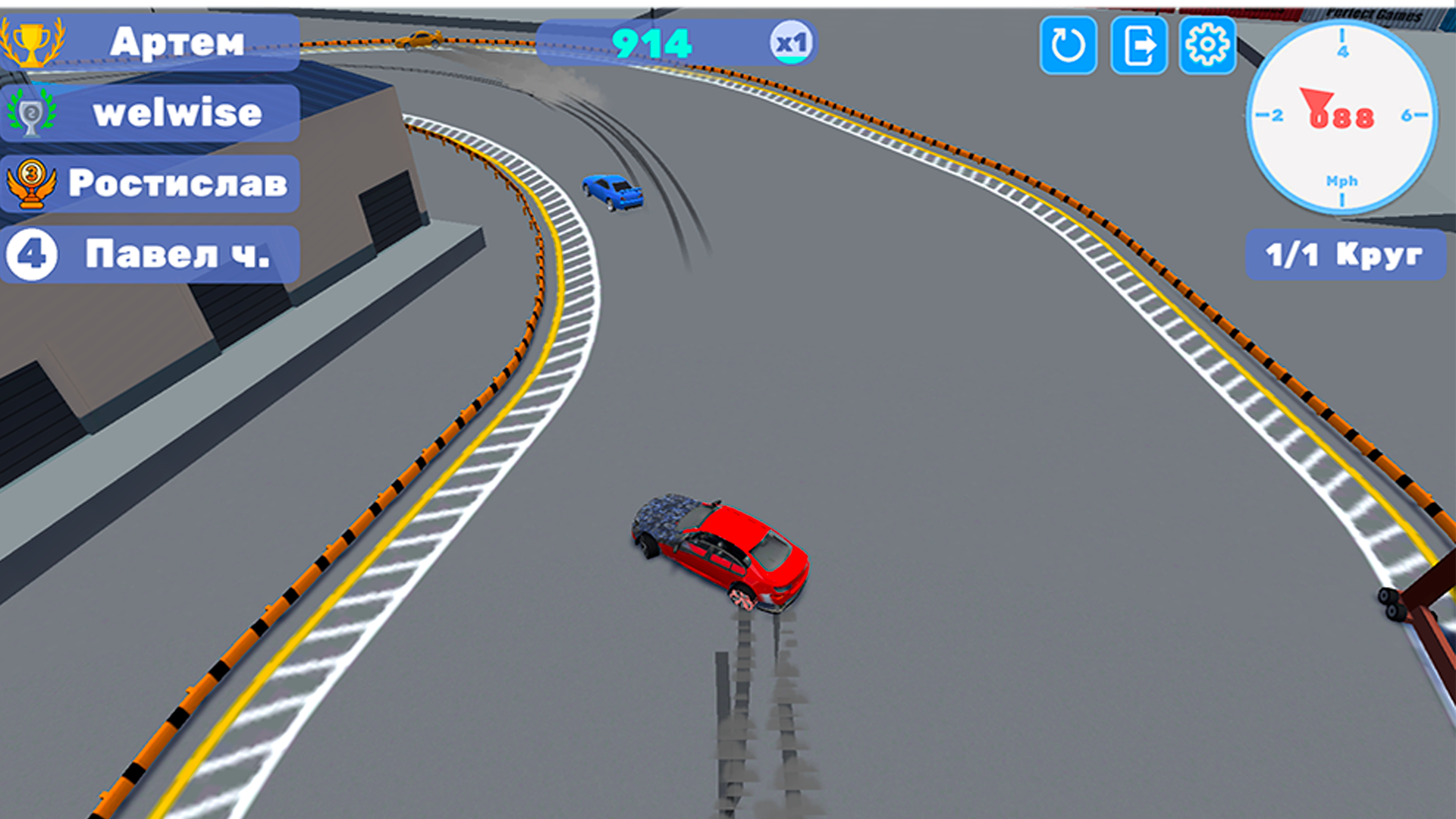The width and height of the screenshot is (1456, 819).
Task: Click the gold trophy icon beside Артем
Action: (30, 42)
